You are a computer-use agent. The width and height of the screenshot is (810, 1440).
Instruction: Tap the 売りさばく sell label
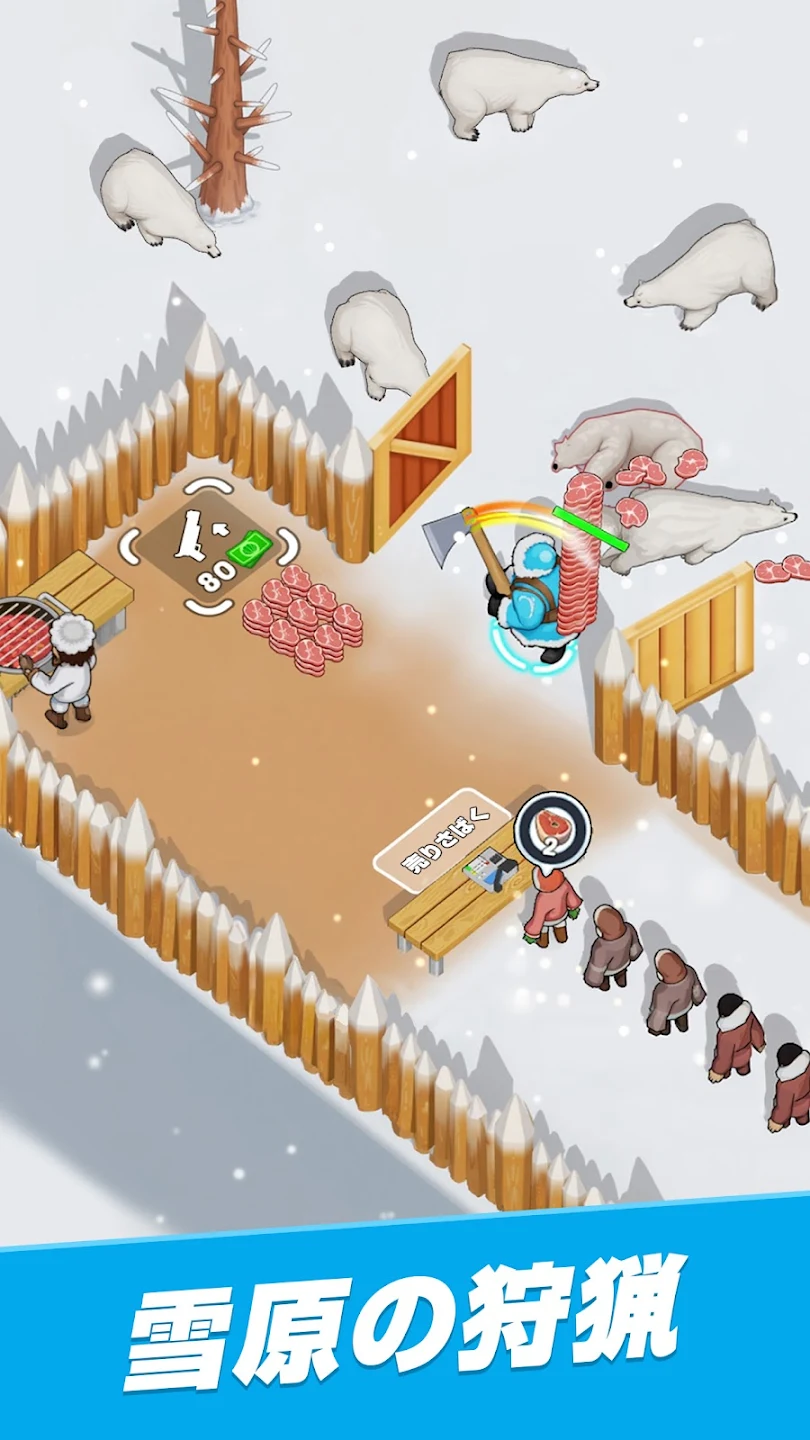[443, 838]
